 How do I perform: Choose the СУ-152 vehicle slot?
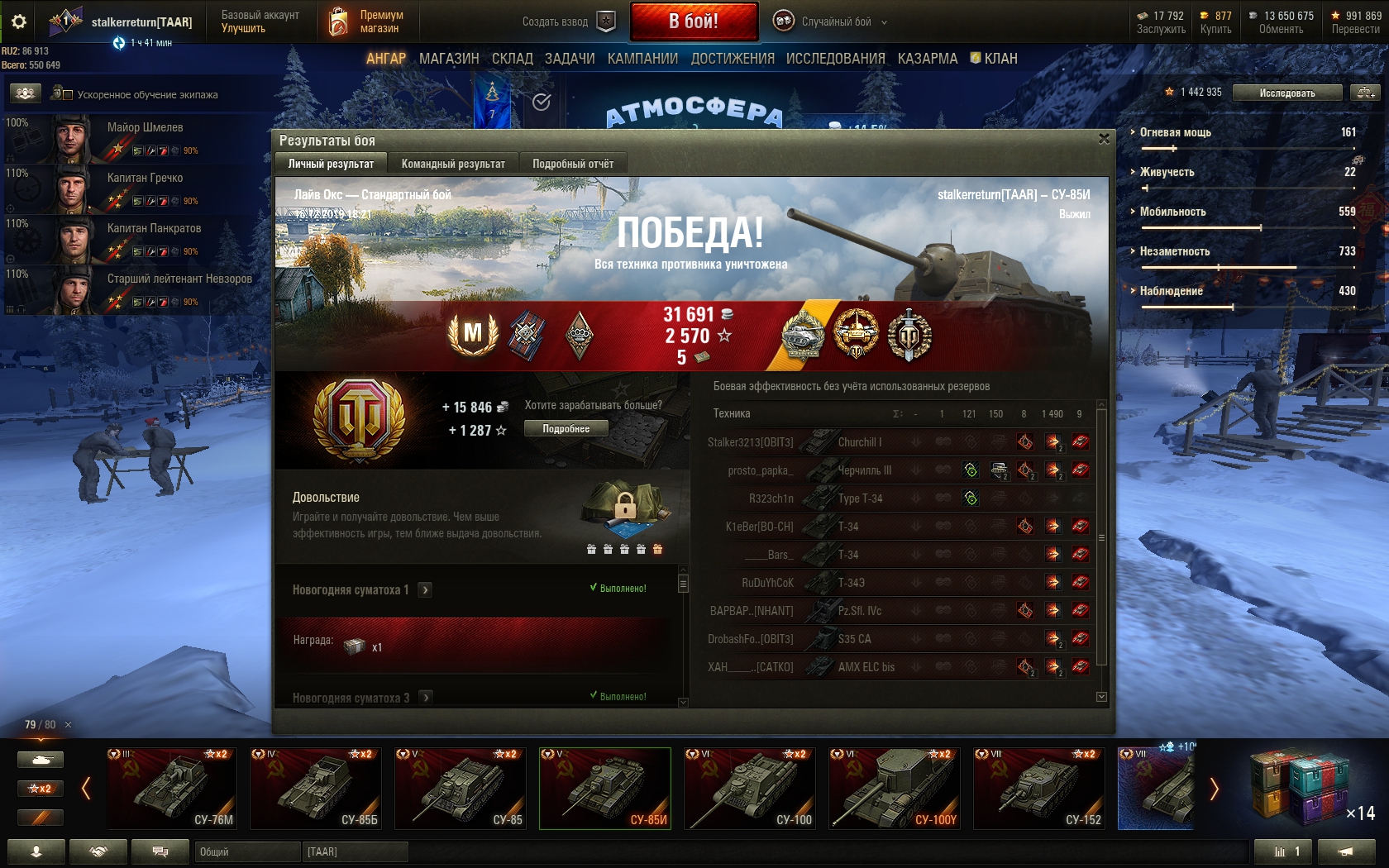(1039, 789)
